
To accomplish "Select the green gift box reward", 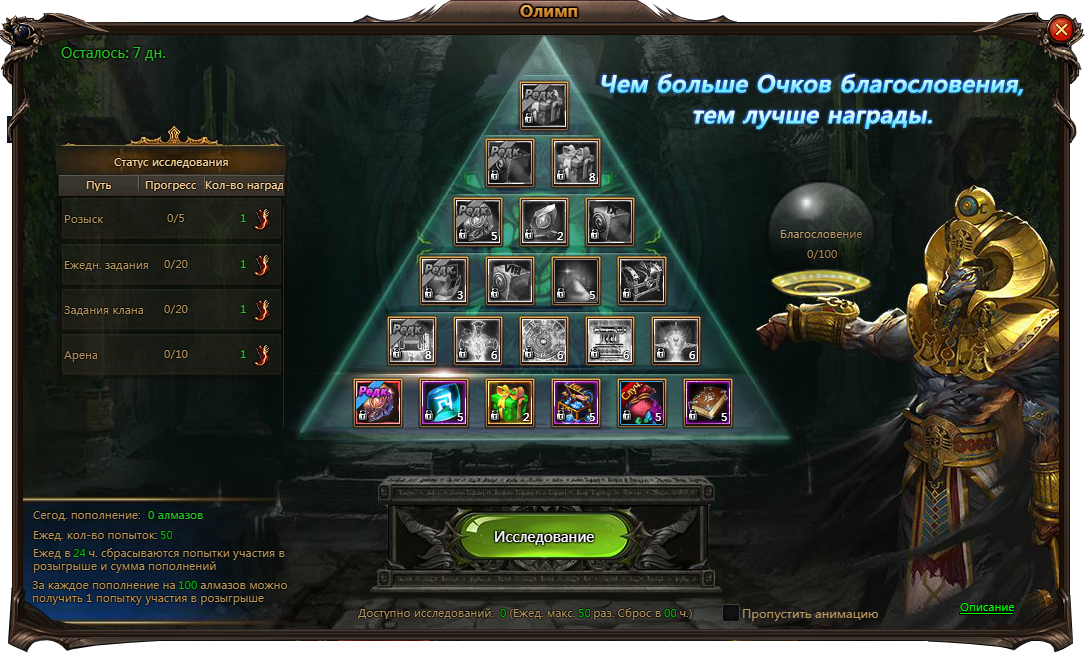I will (510, 403).
